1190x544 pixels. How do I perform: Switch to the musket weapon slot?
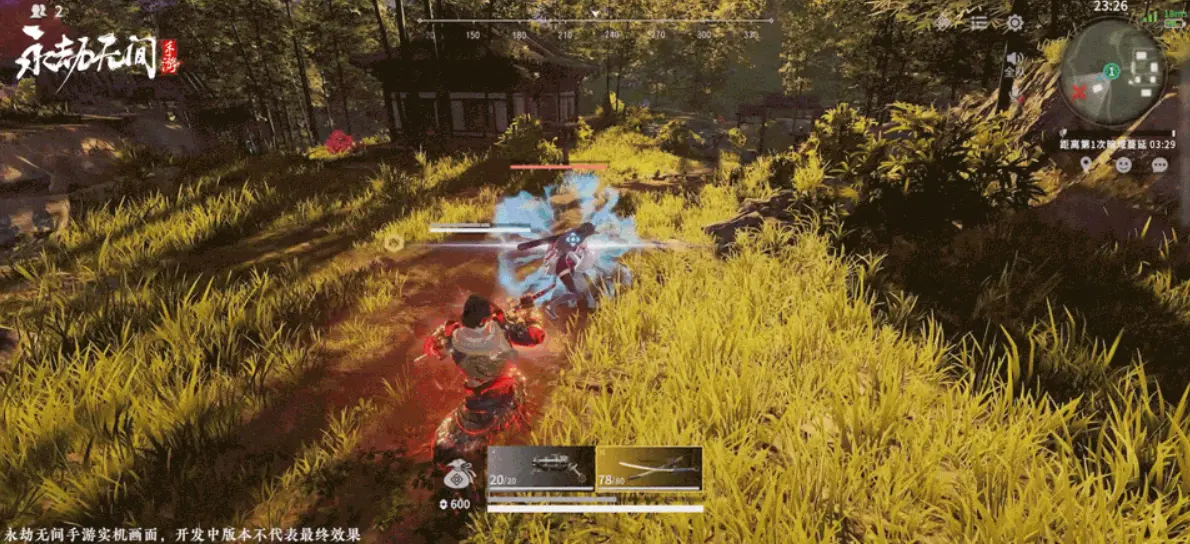pyautogui.click(x=541, y=467)
